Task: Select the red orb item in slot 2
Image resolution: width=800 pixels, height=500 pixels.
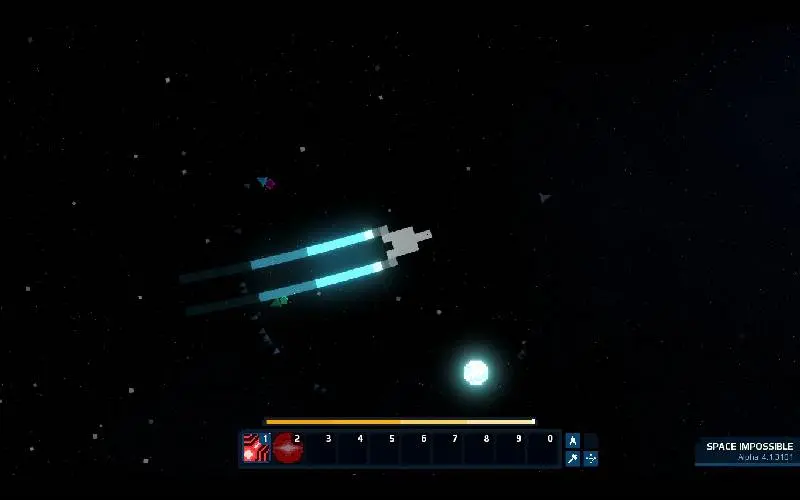Action: [288, 449]
